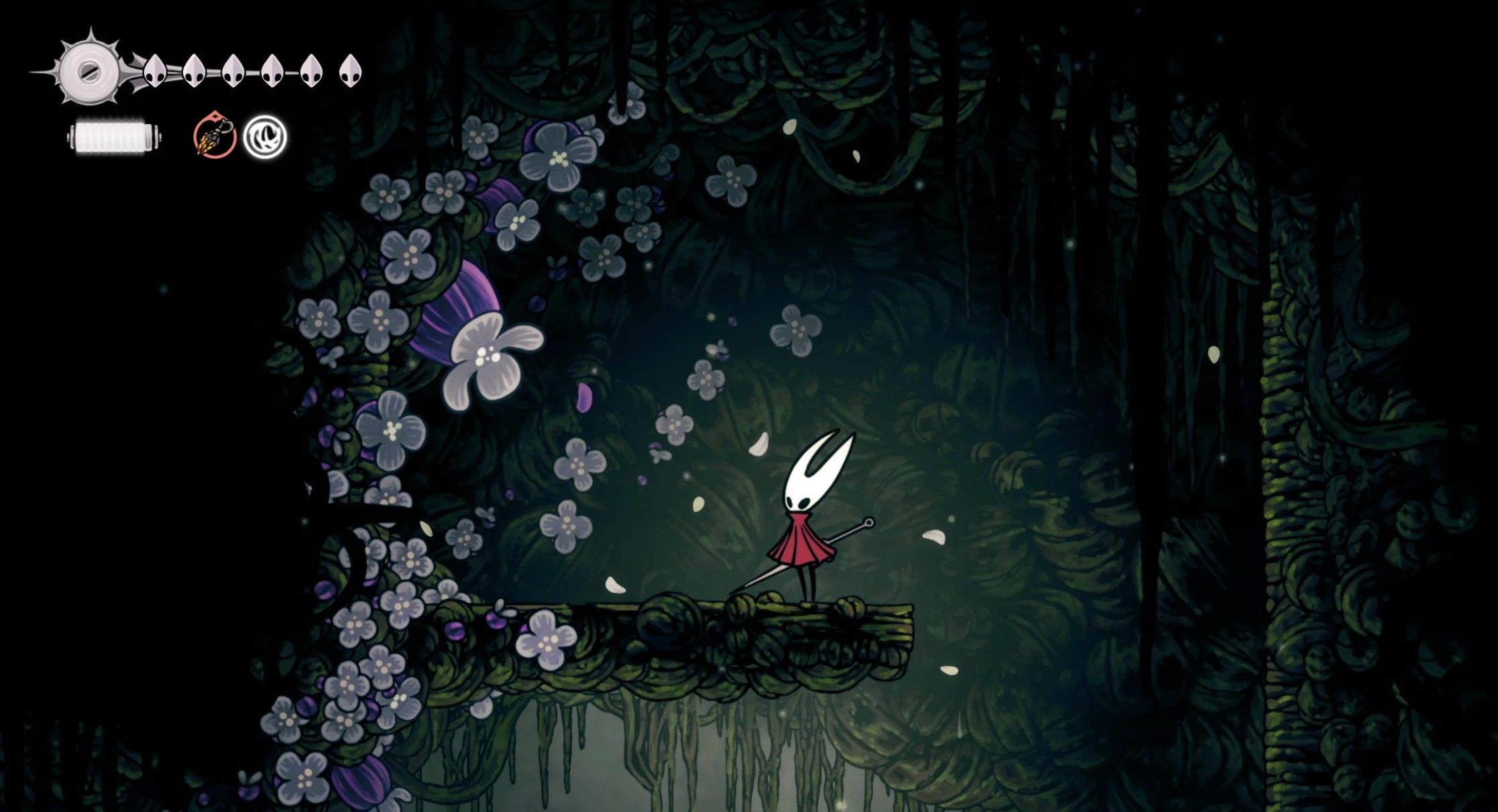Image resolution: width=1498 pixels, height=812 pixels.
Task: Toggle the second mask shard
Action: point(195,72)
